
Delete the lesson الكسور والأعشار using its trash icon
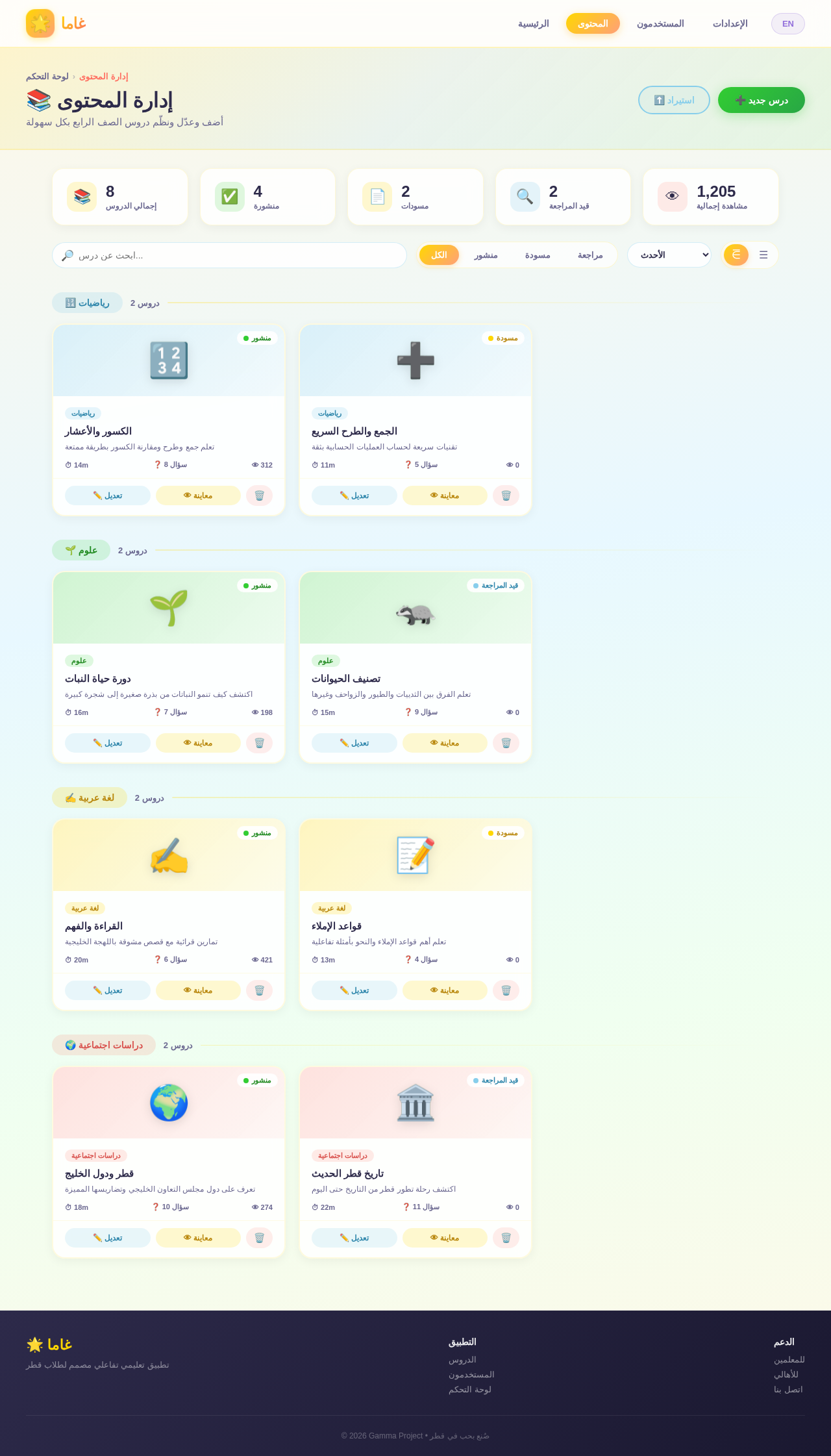coord(259,495)
